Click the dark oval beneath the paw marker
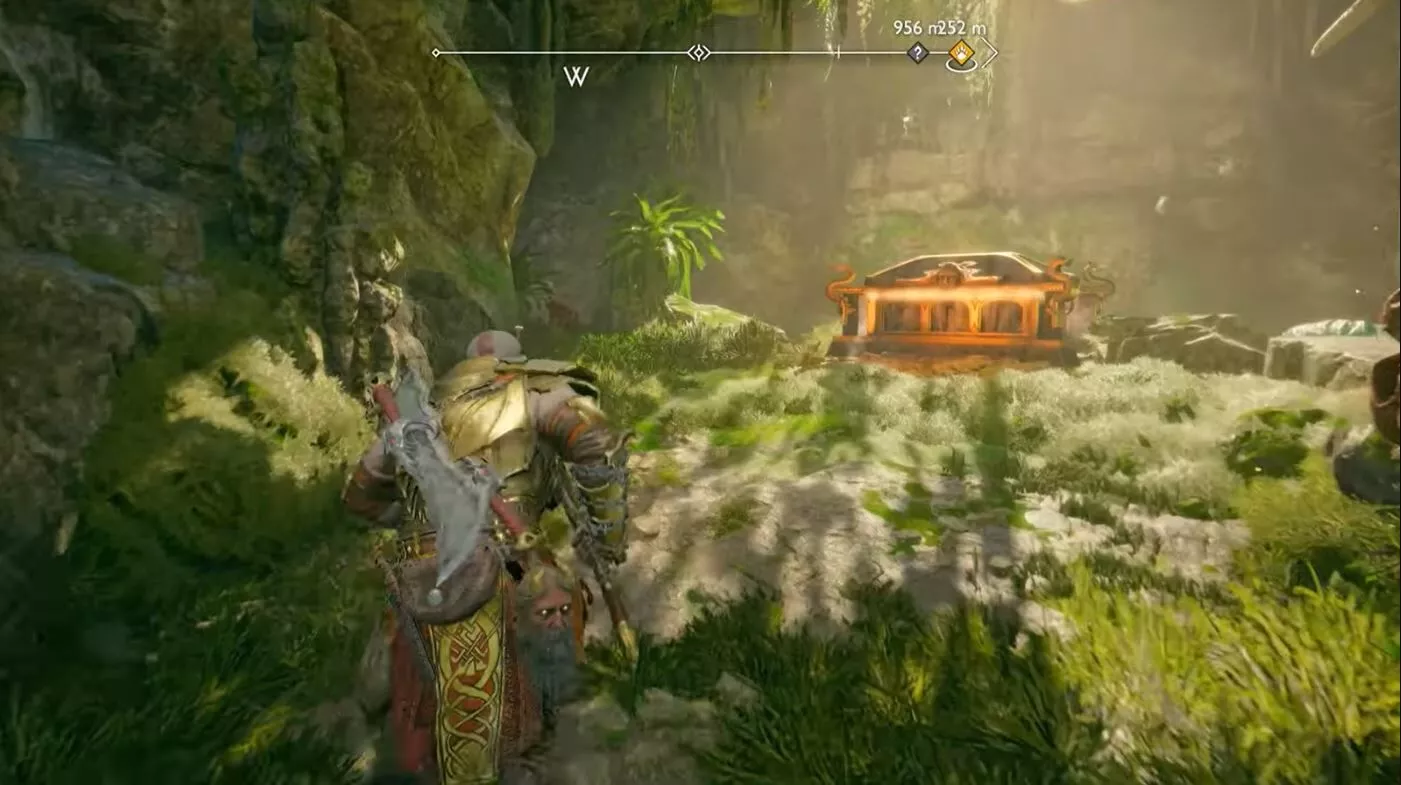This screenshot has height=785, width=1401. (960, 65)
